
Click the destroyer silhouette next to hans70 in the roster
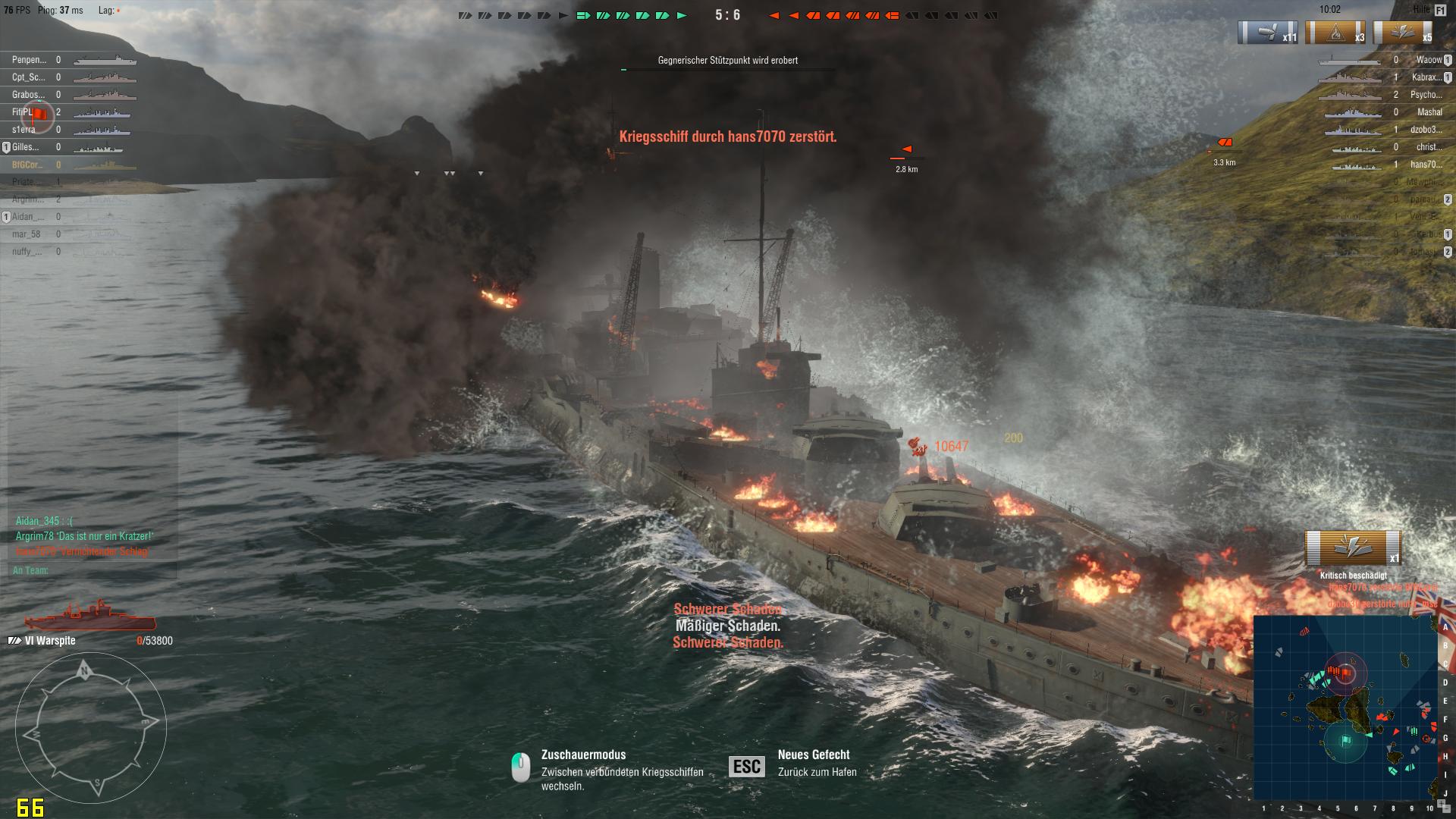pos(1357,167)
